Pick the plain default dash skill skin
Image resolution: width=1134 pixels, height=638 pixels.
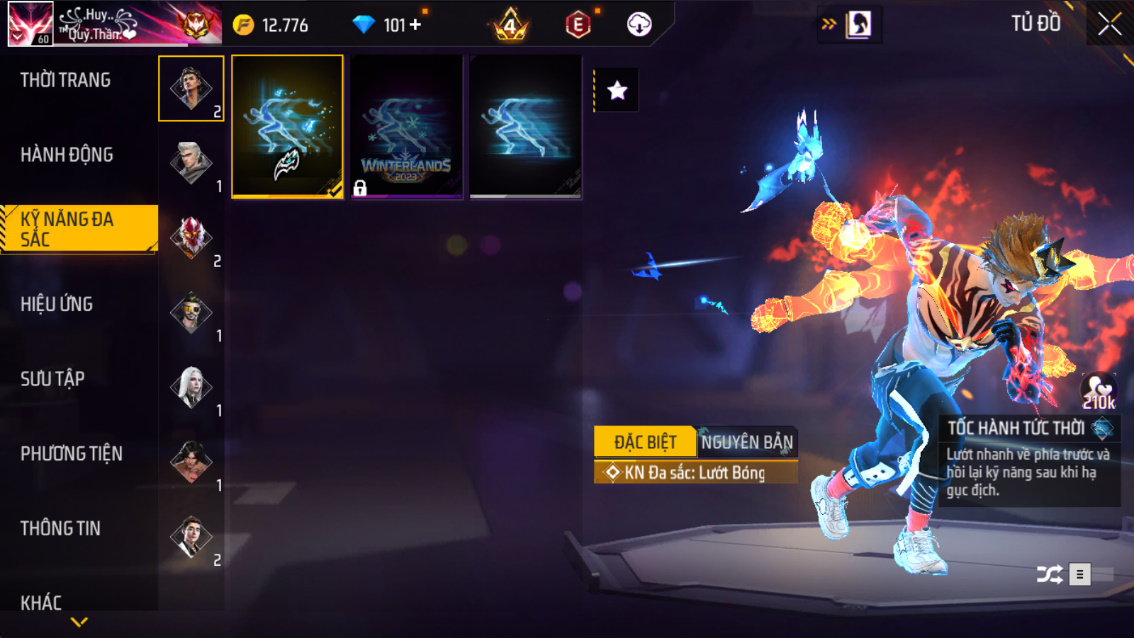[525, 127]
